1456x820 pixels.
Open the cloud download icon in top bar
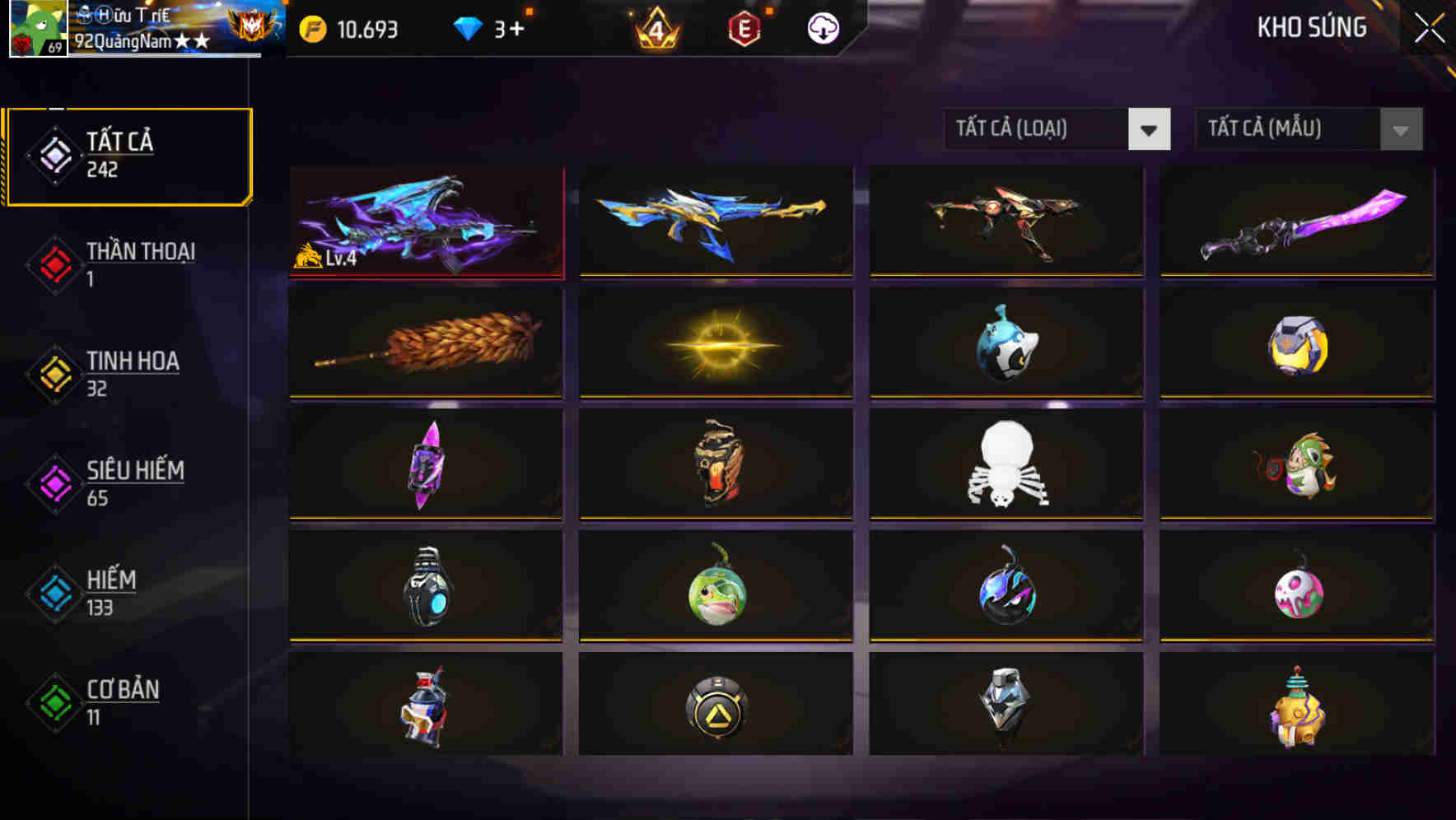click(822, 28)
